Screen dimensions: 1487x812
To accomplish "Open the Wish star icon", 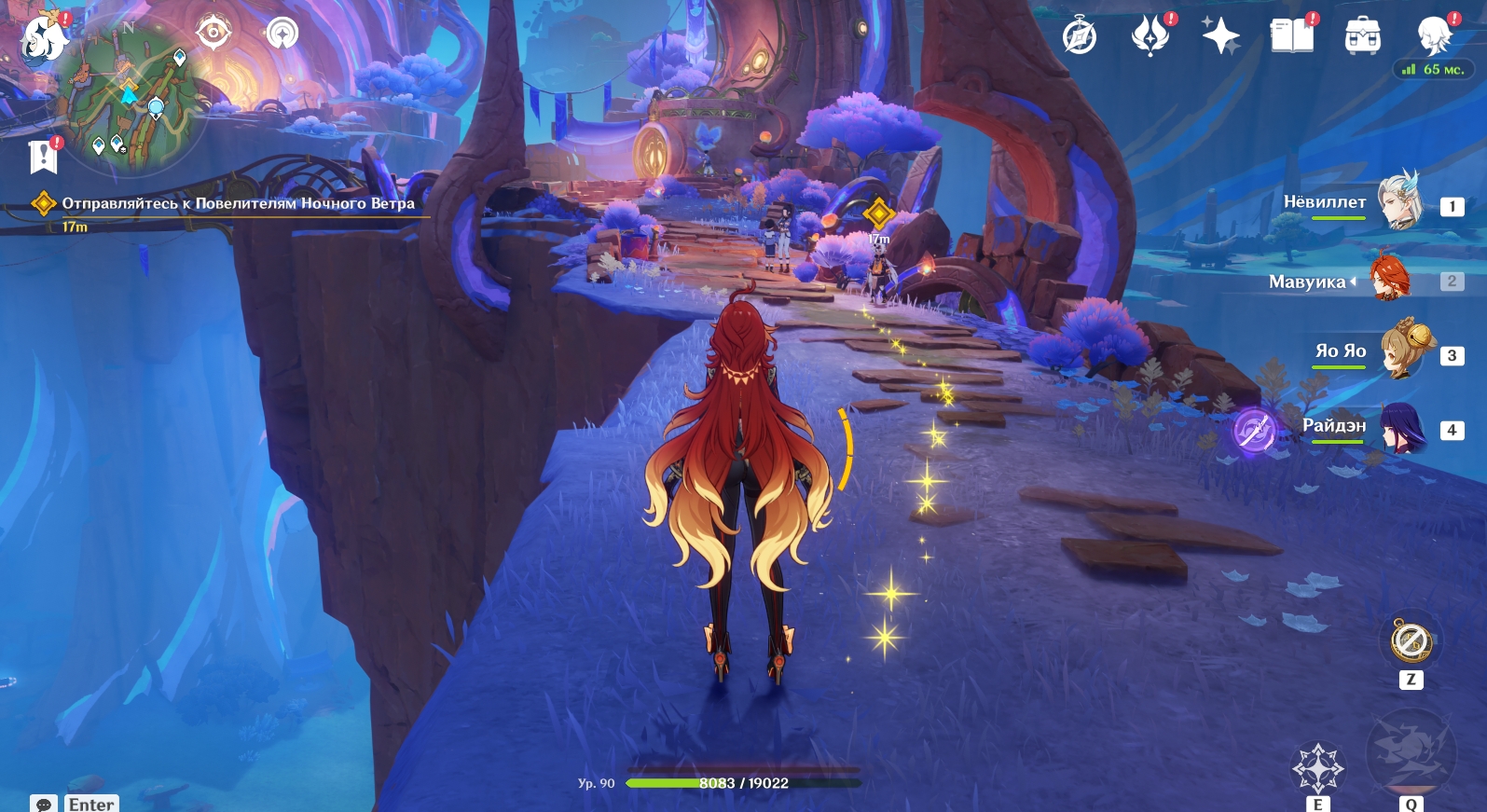I will point(1220,36).
